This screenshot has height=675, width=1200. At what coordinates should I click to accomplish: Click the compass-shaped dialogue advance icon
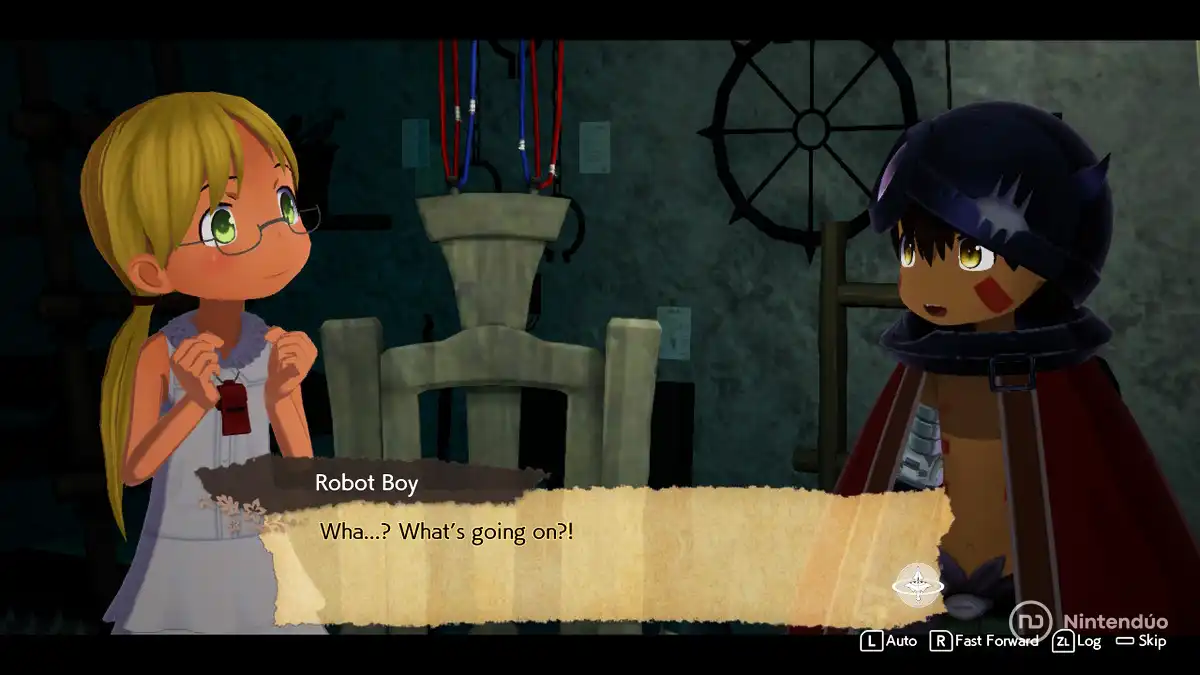tap(917, 585)
